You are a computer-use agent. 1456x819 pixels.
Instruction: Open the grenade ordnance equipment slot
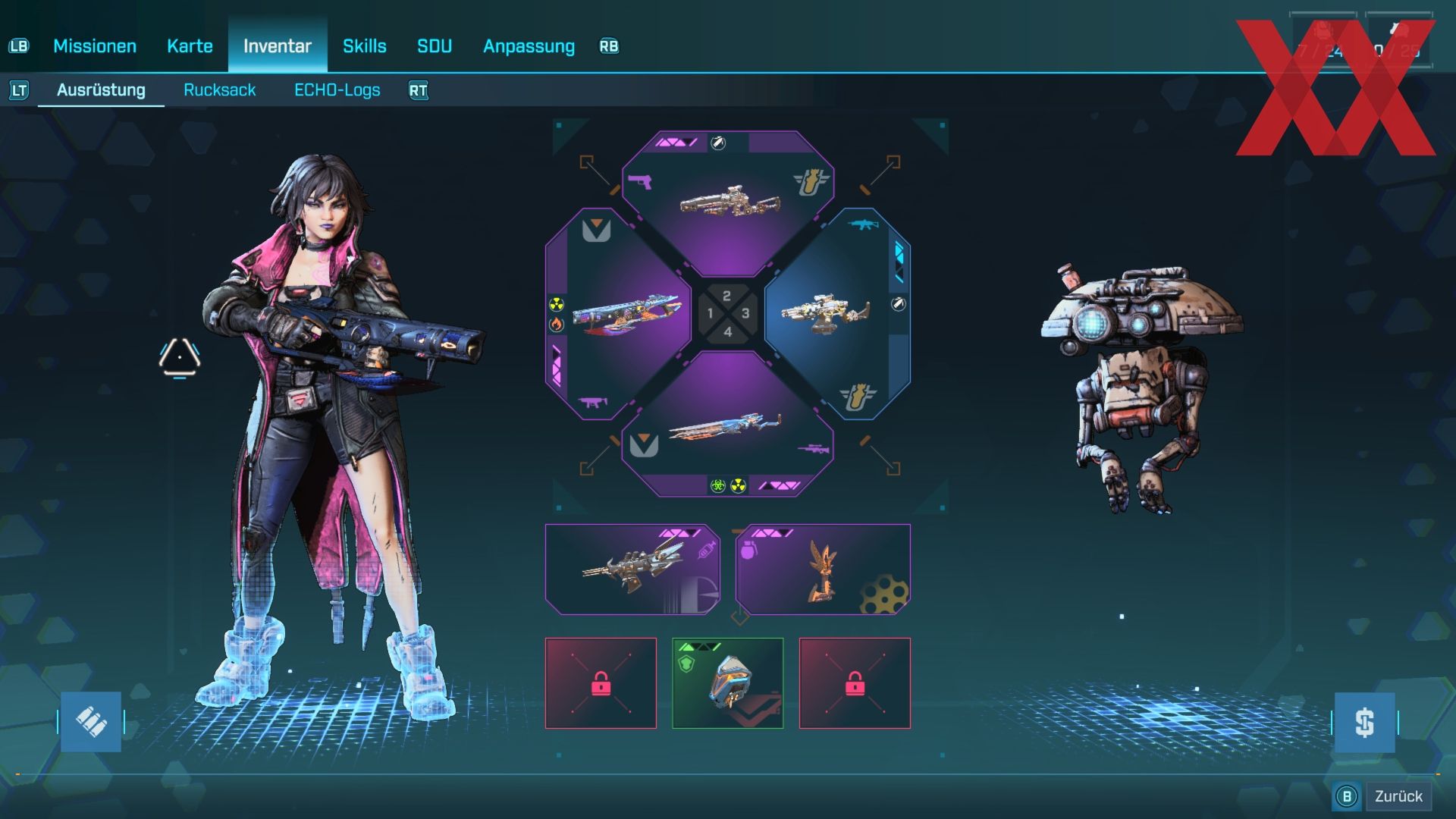click(823, 570)
